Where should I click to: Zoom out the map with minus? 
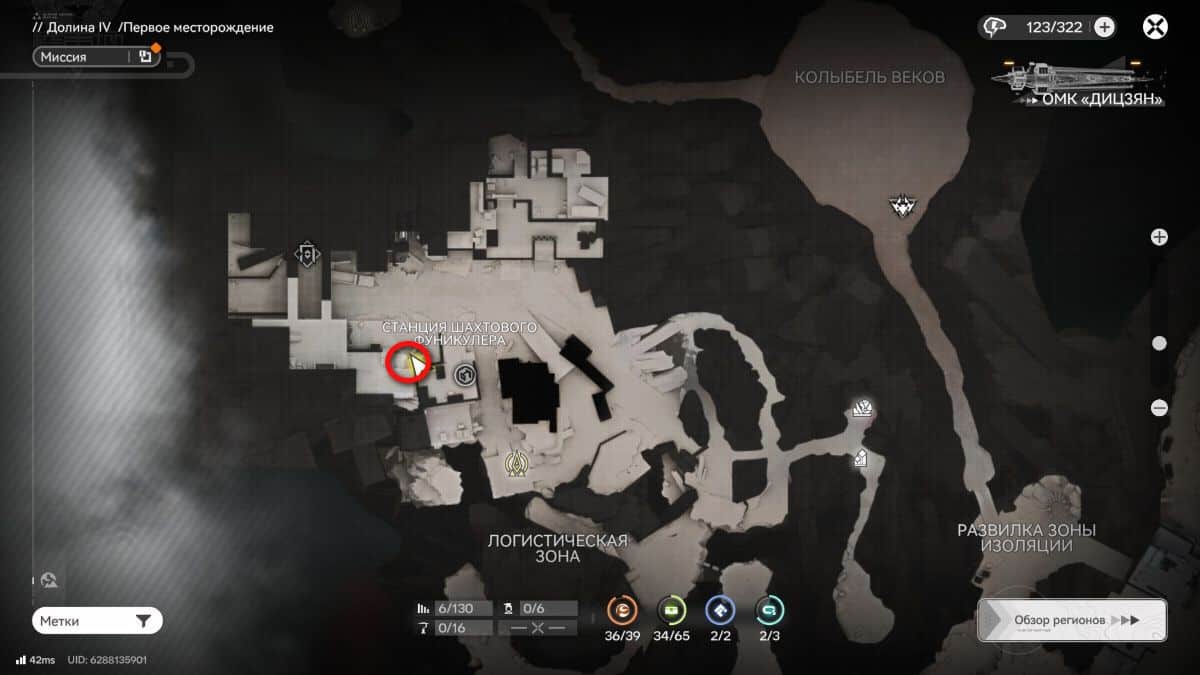[x=1159, y=407]
